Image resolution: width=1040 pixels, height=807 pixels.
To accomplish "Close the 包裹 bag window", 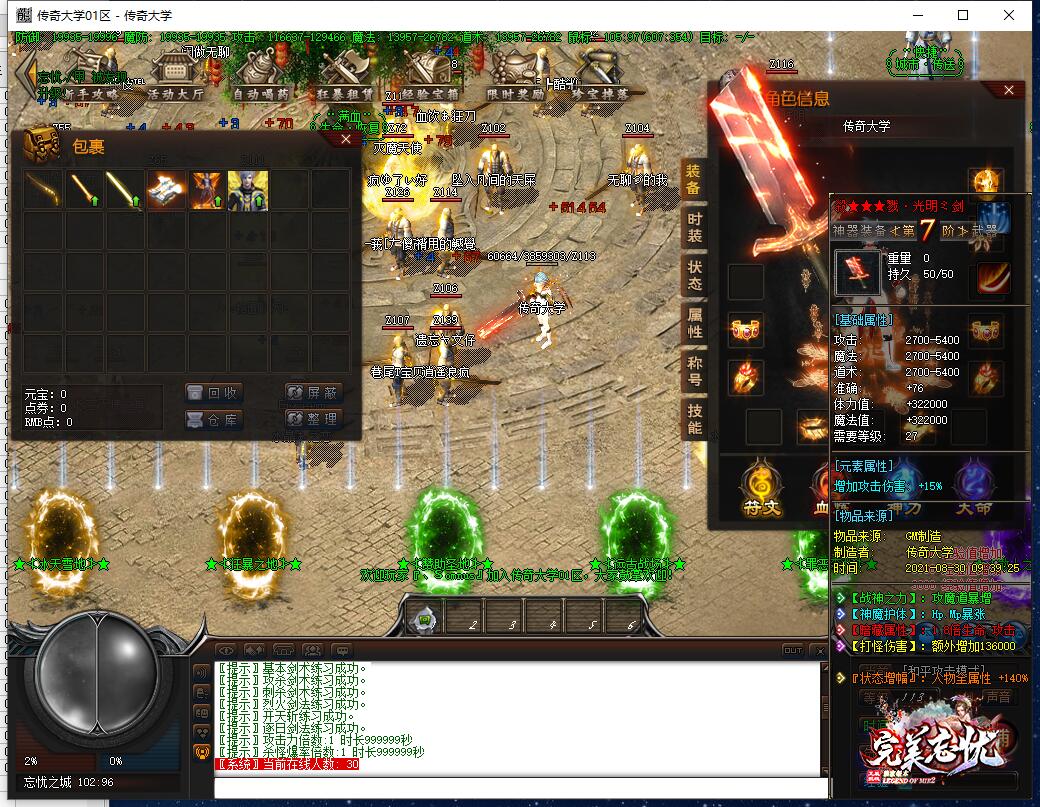I will pos(346,140).
